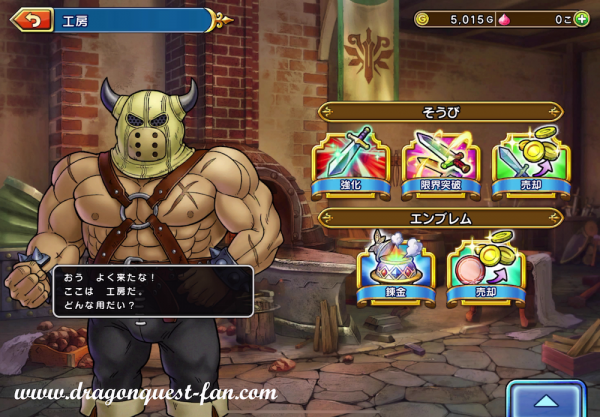Viewport: 600px width, 417px height.
Task: Open the 強化 equipment enhancement option
Action: [x=349, y=161]
